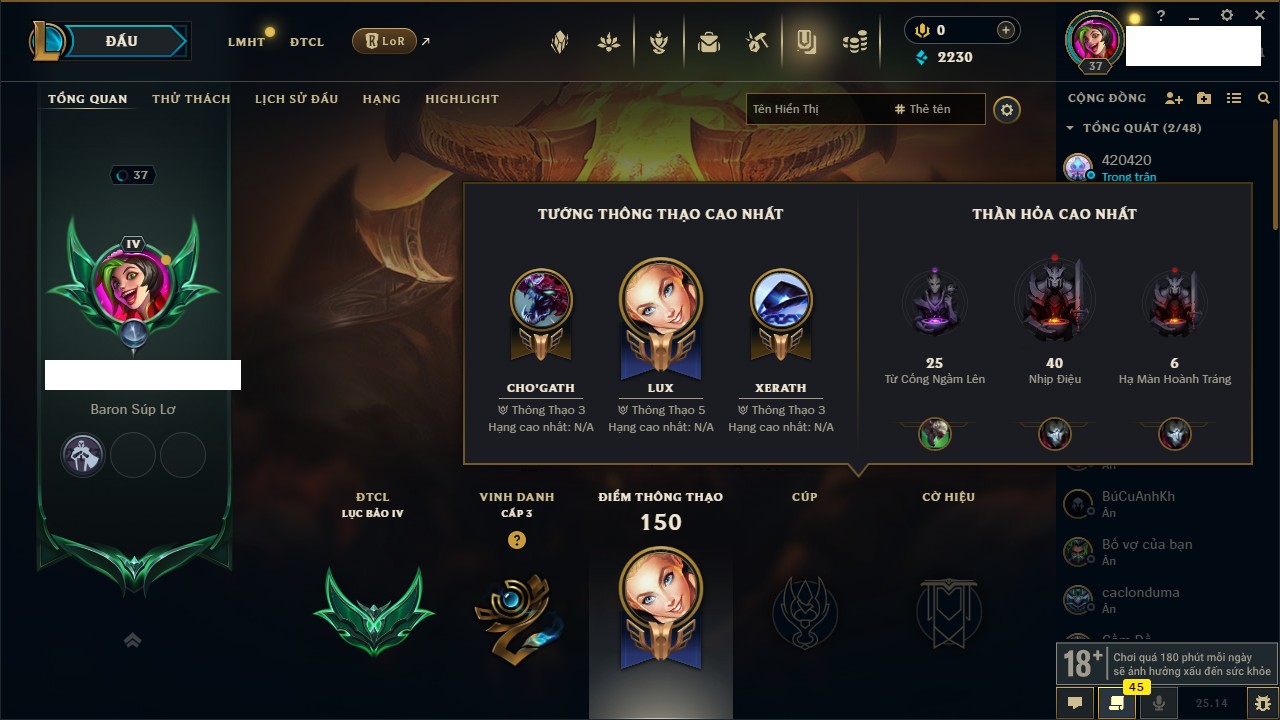View the HIGHLIGHT tab
This screenshot has width=1280, height=720.
tap(461, 99)
